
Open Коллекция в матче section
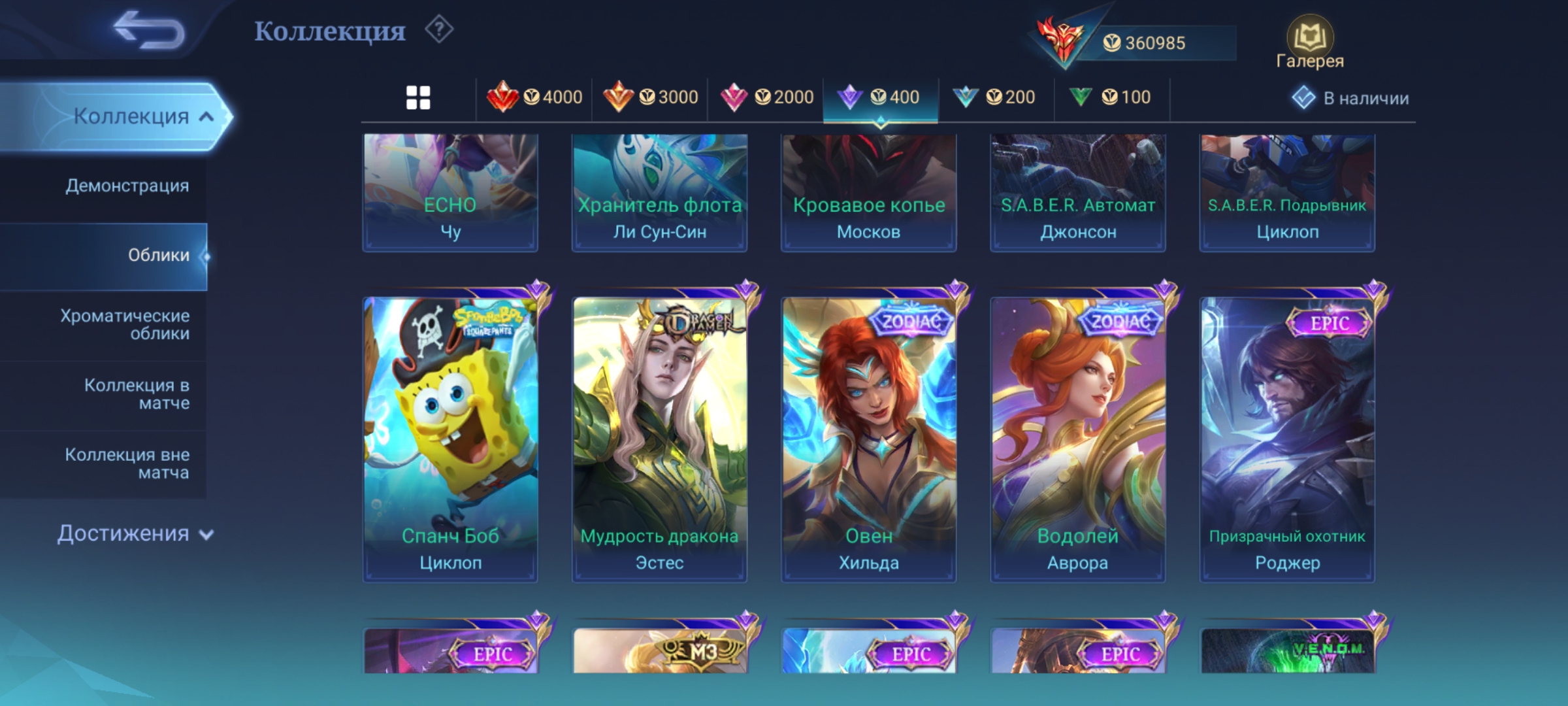[x=136, y=394]
